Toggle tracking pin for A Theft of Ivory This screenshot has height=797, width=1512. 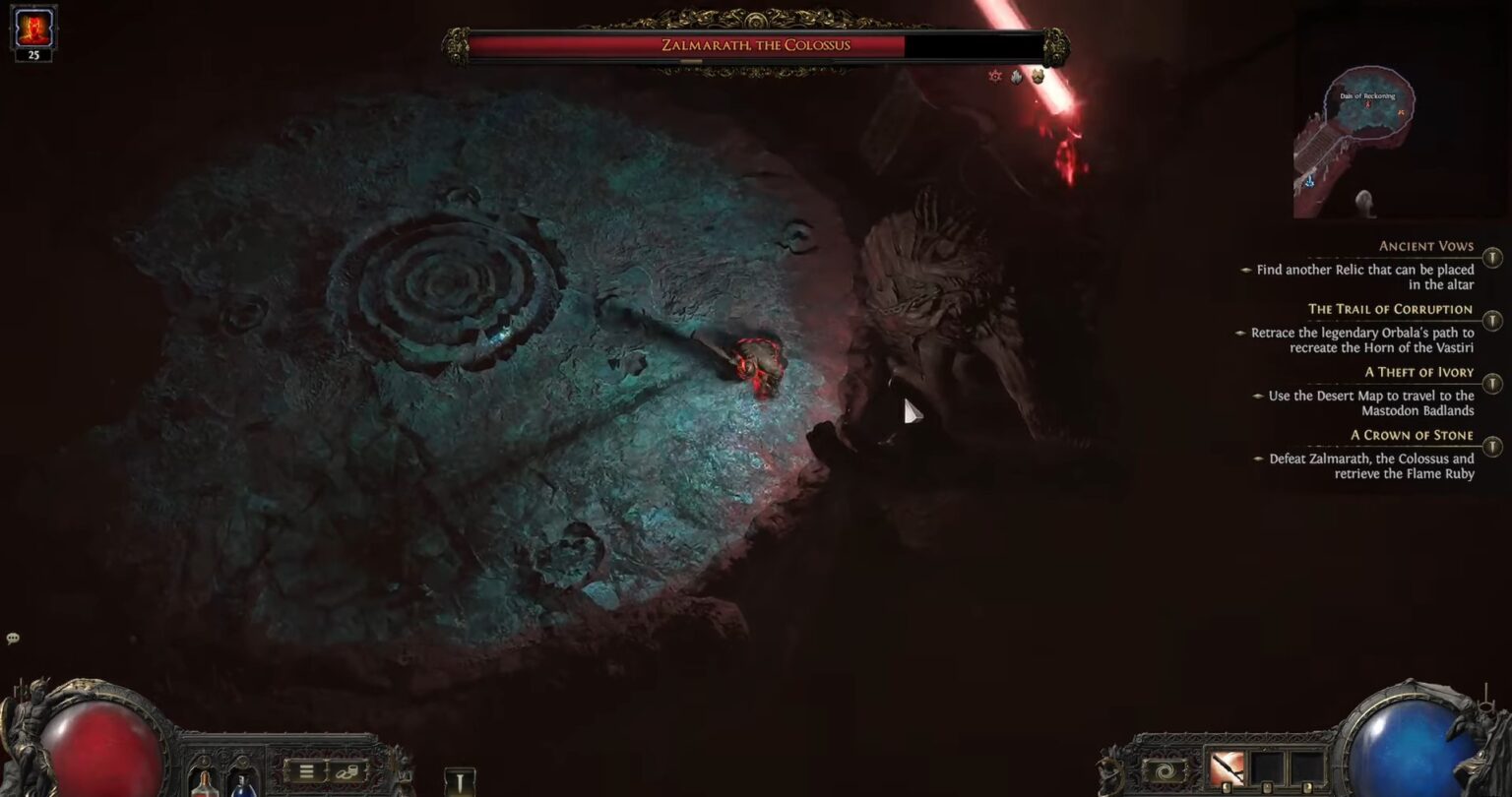click(1492, 383)
